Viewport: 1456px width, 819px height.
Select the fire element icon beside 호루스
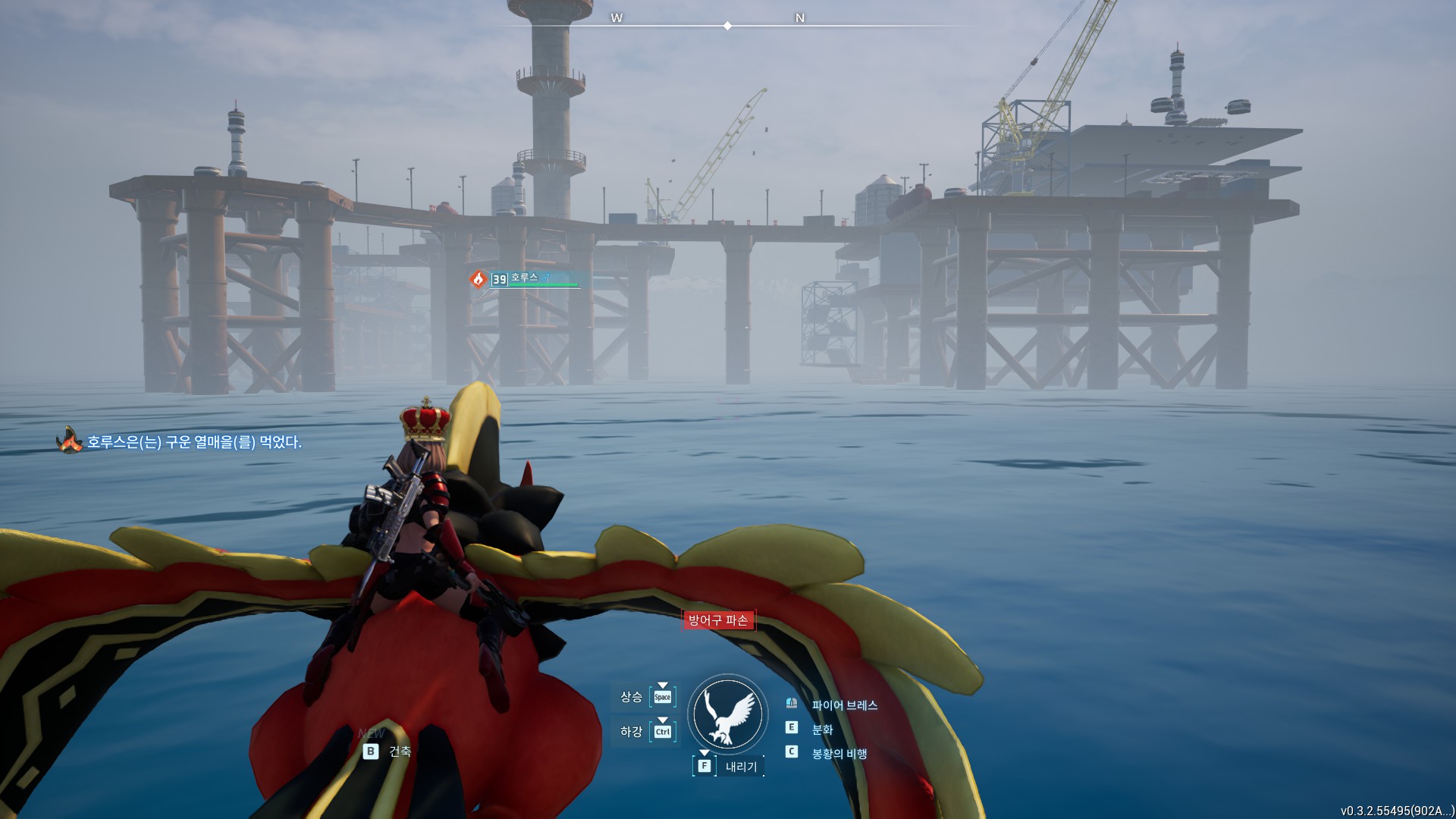point(478,279)
